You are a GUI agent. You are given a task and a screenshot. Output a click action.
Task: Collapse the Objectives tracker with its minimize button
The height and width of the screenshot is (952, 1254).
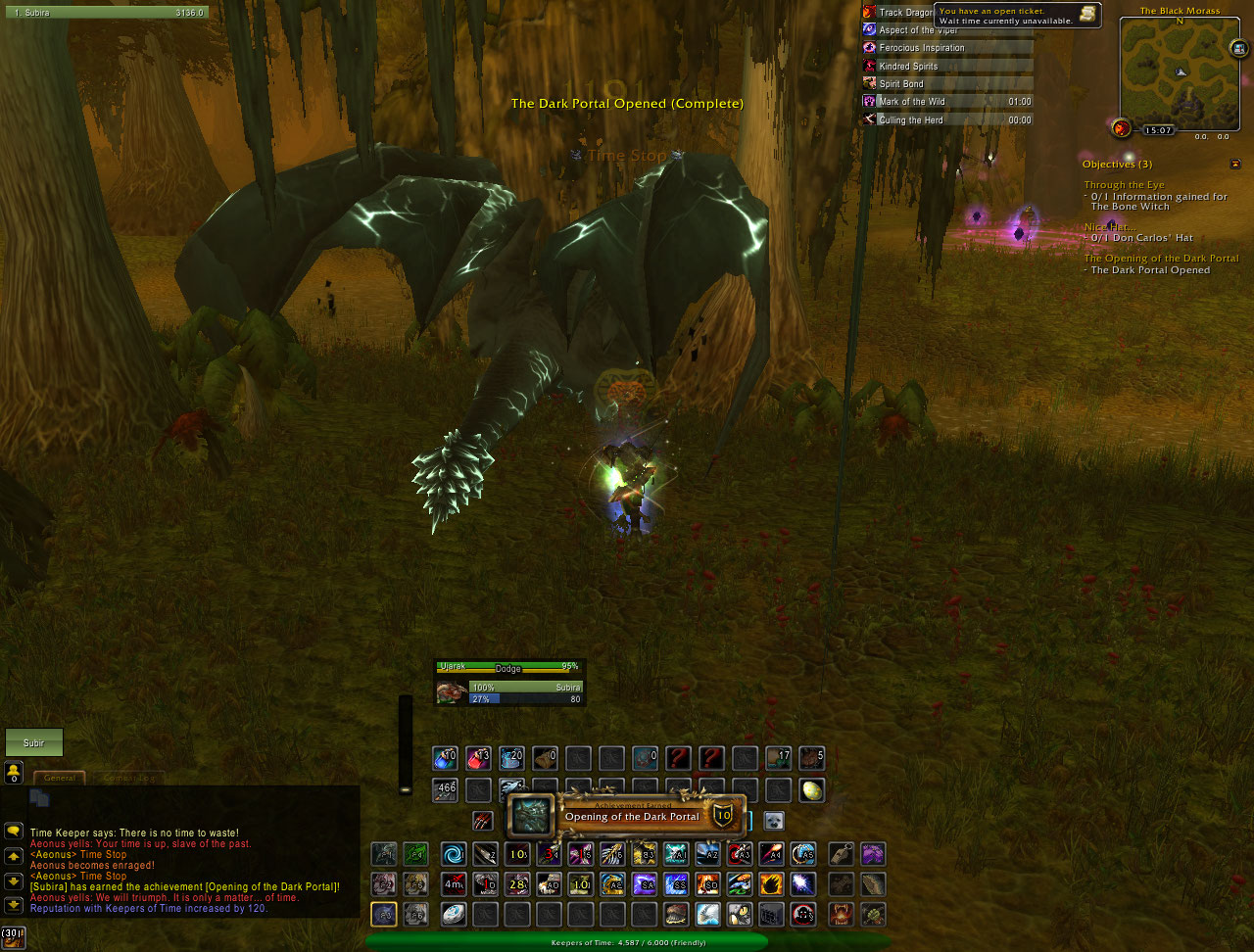(1235, 164)
